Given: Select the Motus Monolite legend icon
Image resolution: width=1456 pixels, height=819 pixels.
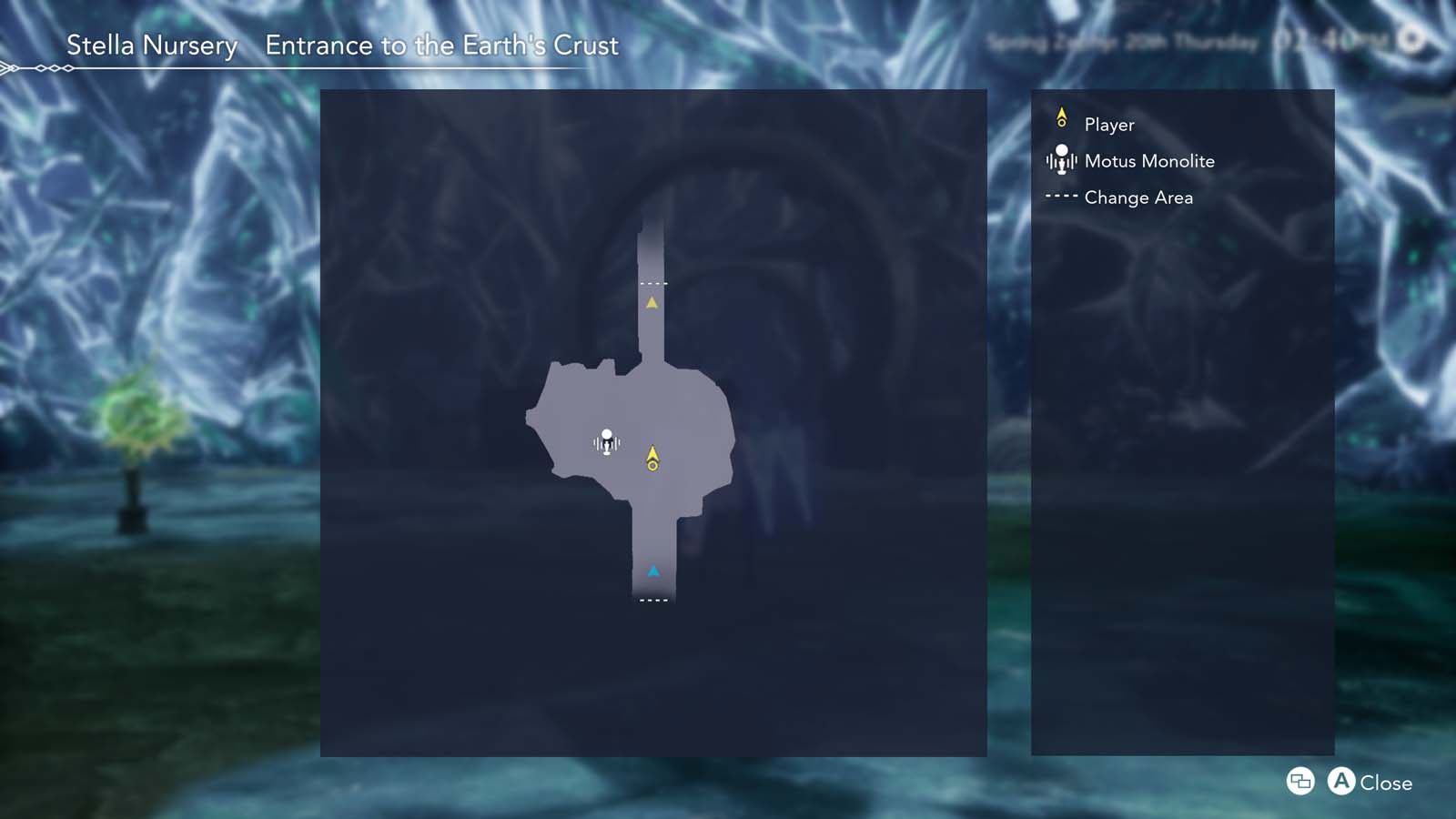Looking at the screenshot, I should (x=1060, y=161).
